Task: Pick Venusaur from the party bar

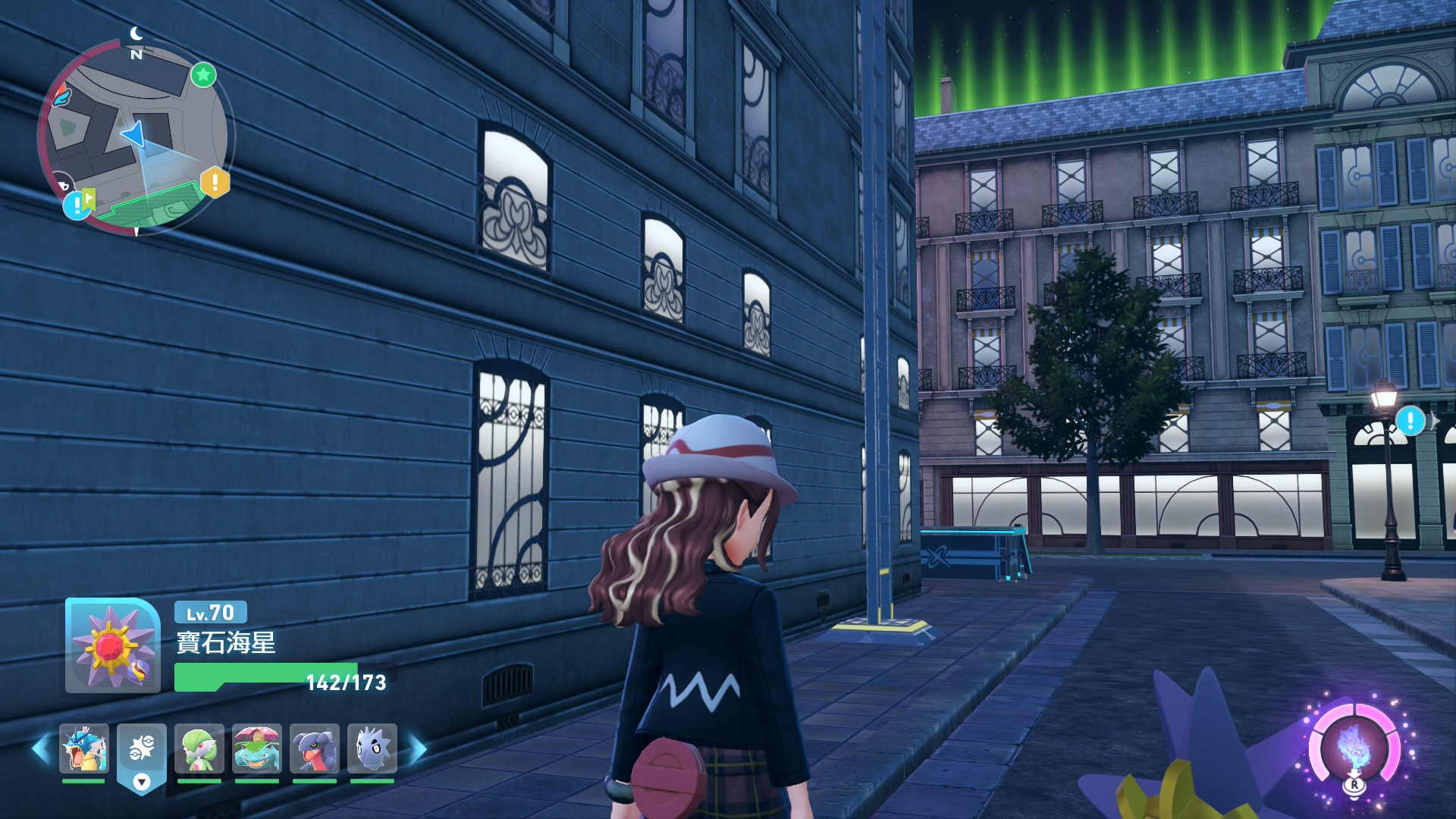Action: (x=257, y=748)
